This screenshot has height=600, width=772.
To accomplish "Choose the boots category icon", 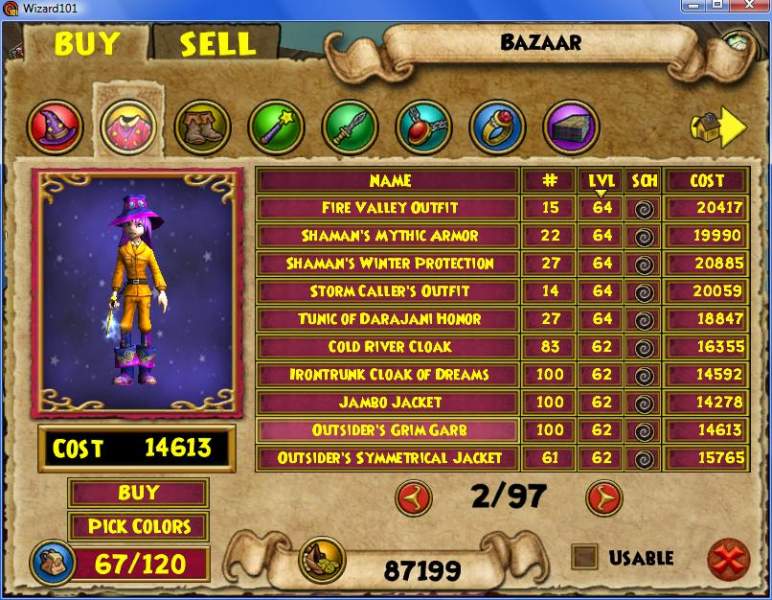I will click(x=202, y=127).
